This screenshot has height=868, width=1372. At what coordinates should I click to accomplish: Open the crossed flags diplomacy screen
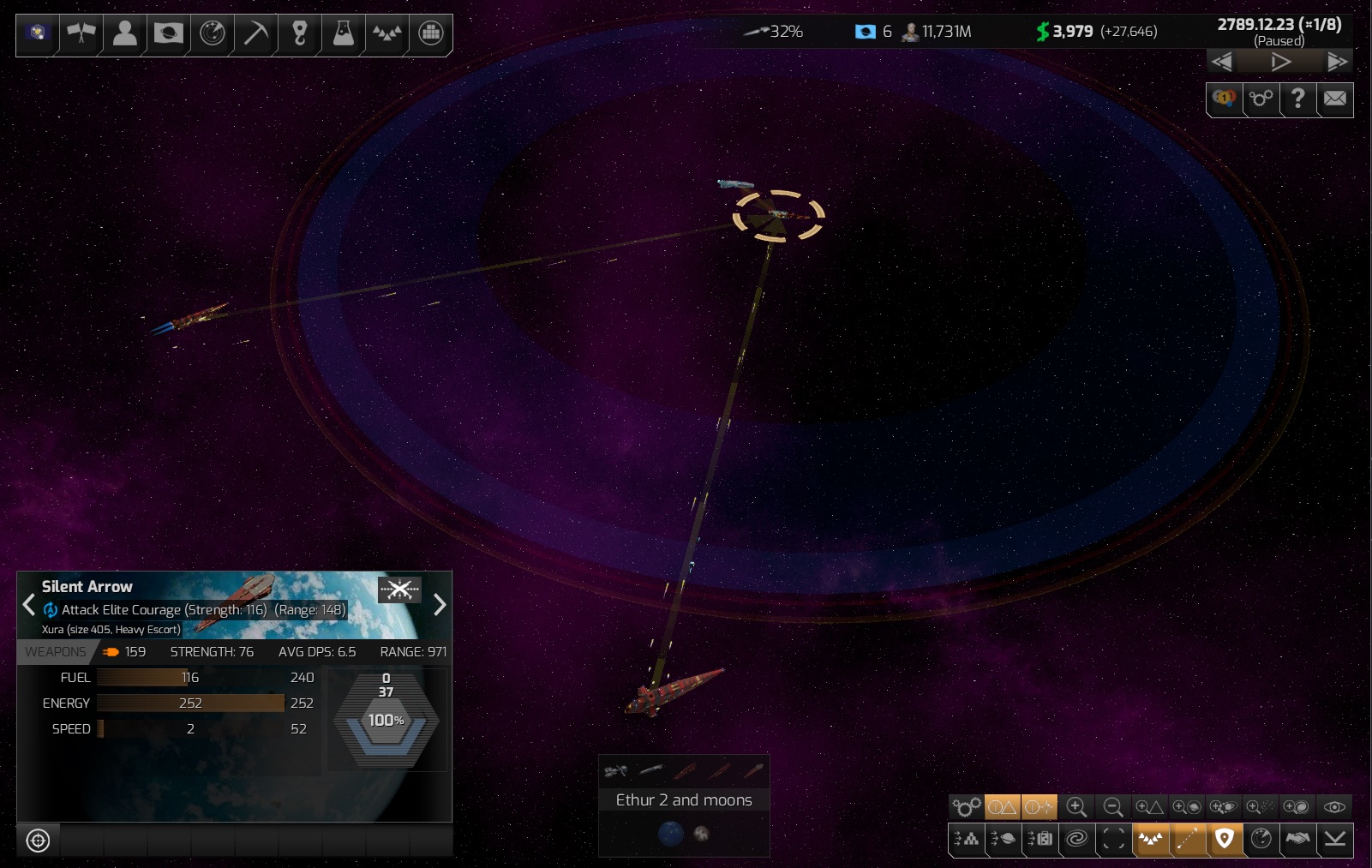pos(81,33)
